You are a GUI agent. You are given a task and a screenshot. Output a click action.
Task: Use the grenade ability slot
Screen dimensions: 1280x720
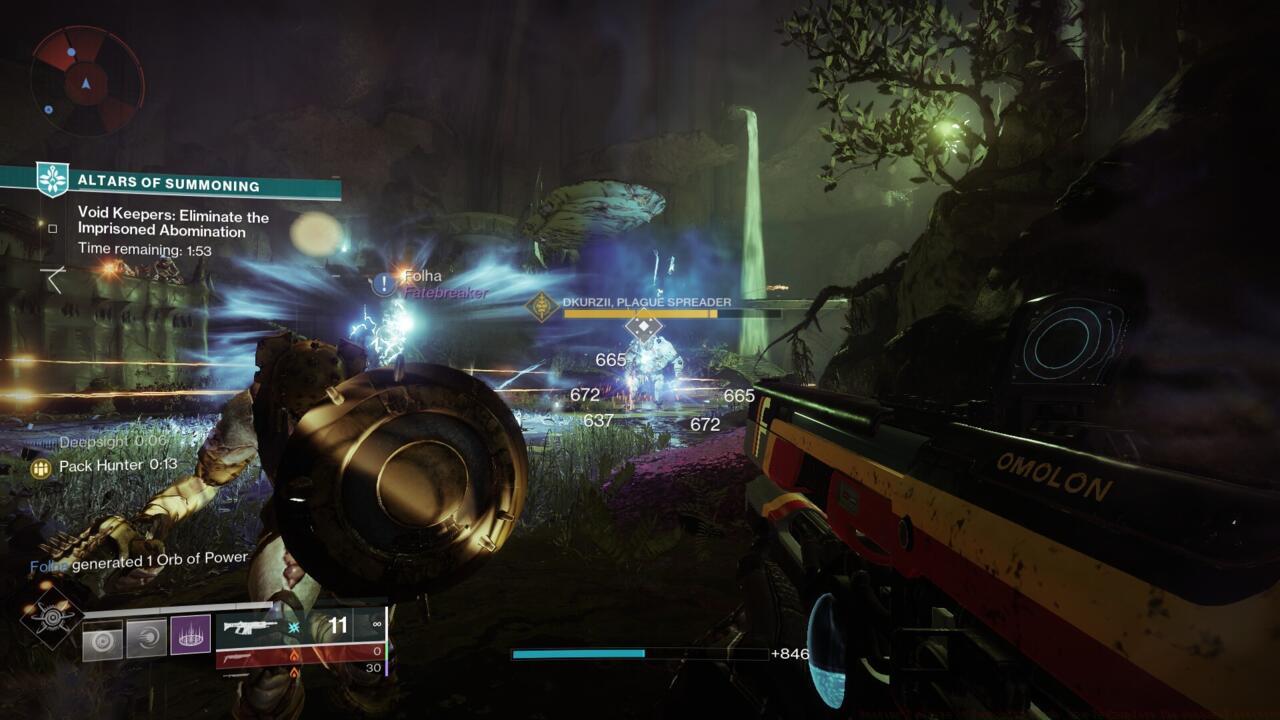click(x=102, y=639)
